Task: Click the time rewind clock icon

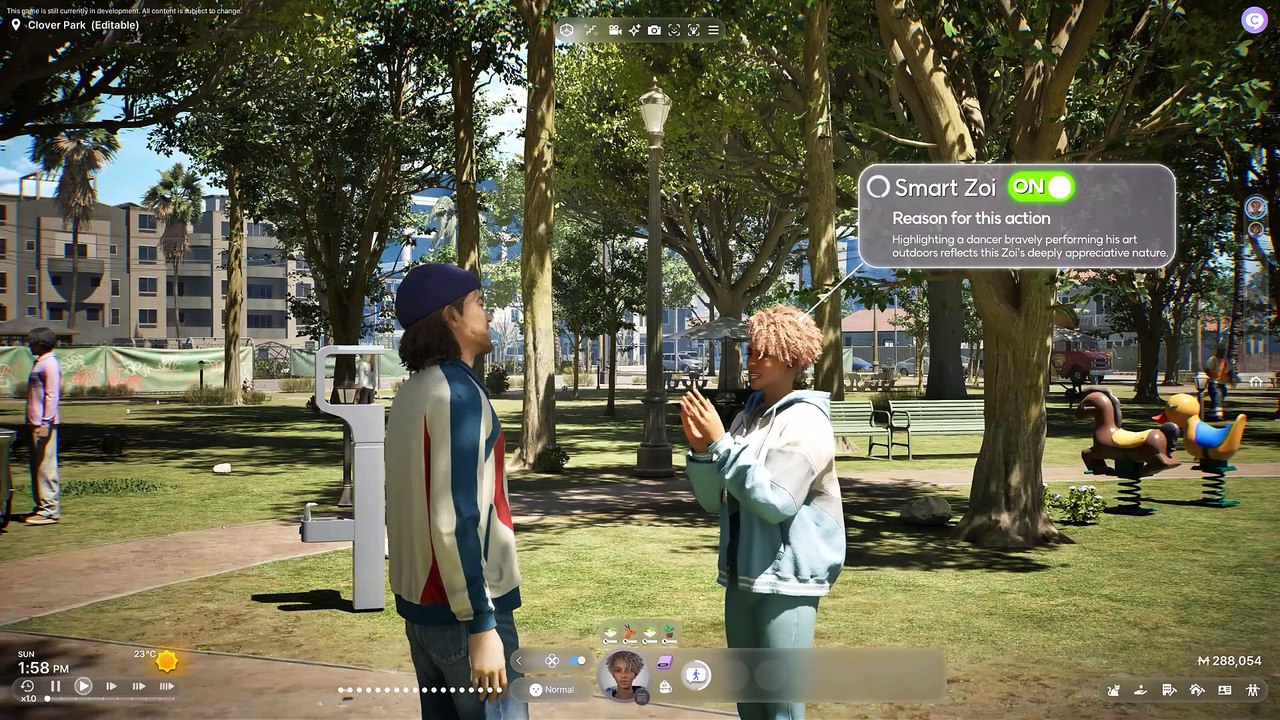Action: pos(27,686)
